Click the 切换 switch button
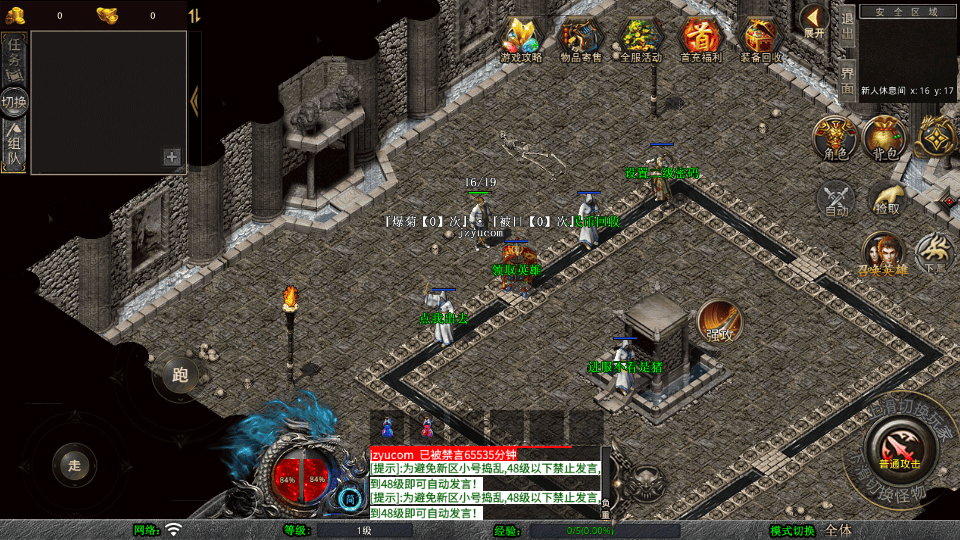 (15, 101)
